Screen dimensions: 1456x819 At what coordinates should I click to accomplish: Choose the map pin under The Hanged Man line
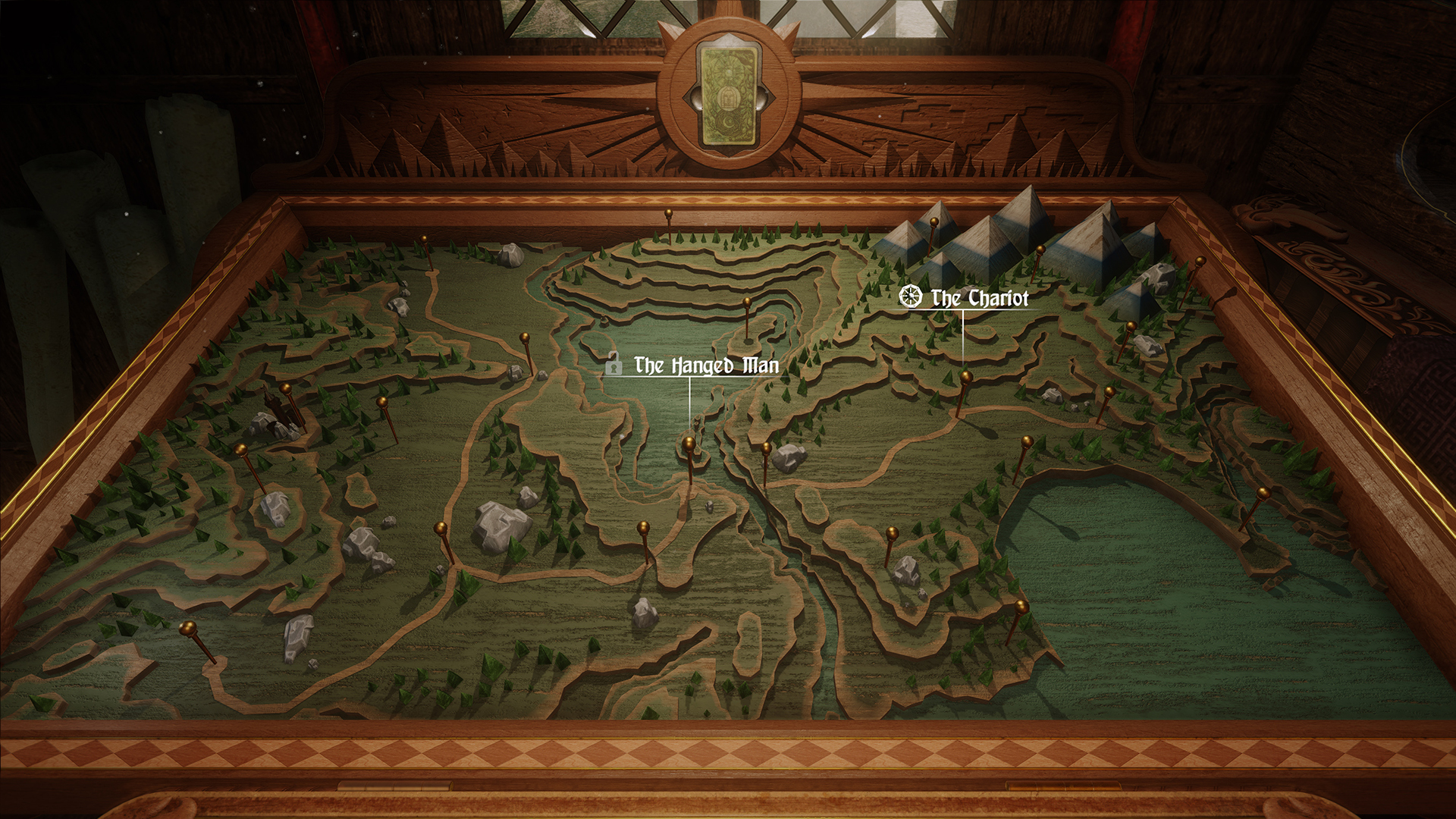click(x=689, y=443)
